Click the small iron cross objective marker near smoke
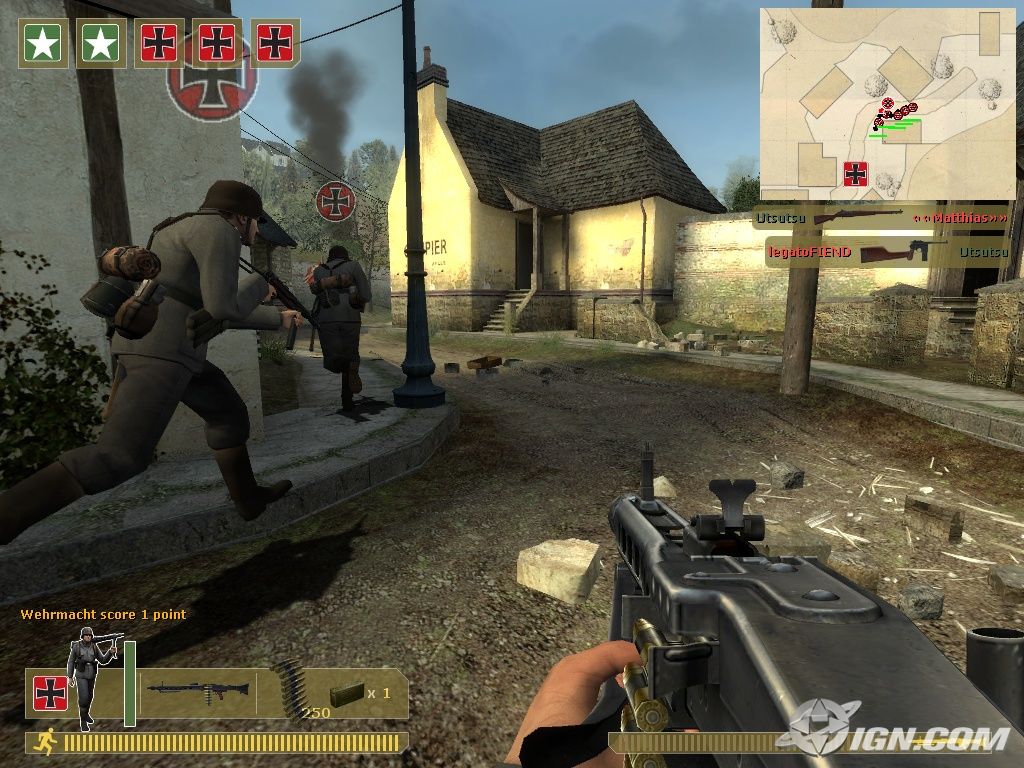1024x768 pixels. (x=336, y=201)
